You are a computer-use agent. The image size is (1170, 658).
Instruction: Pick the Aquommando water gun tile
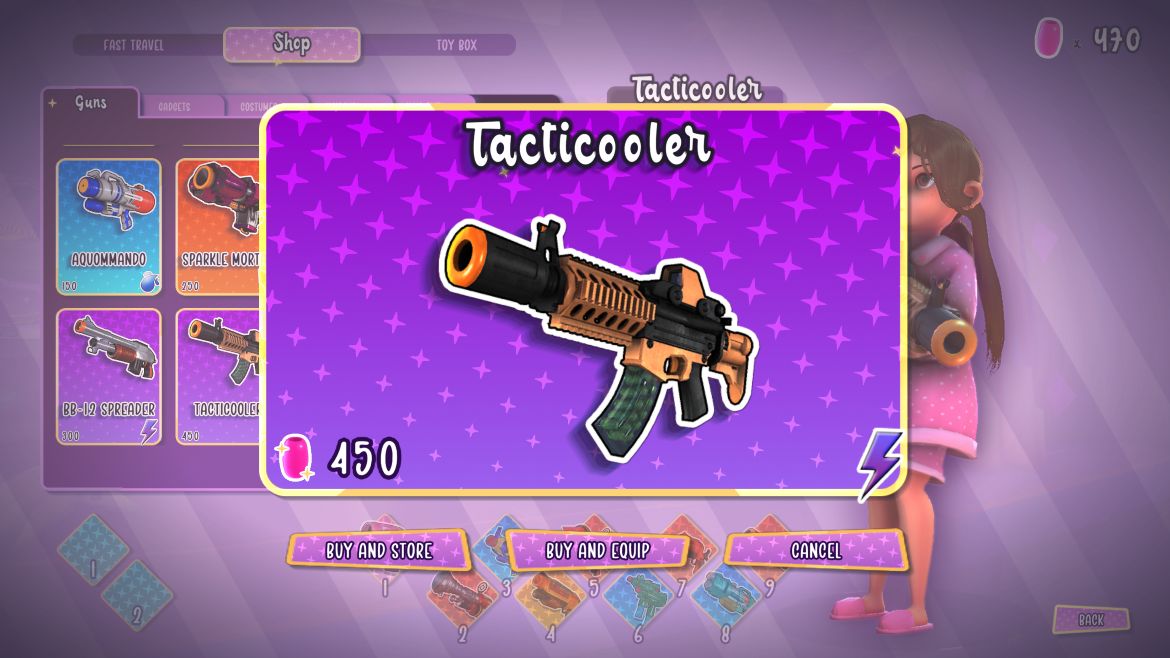(108, 227)
